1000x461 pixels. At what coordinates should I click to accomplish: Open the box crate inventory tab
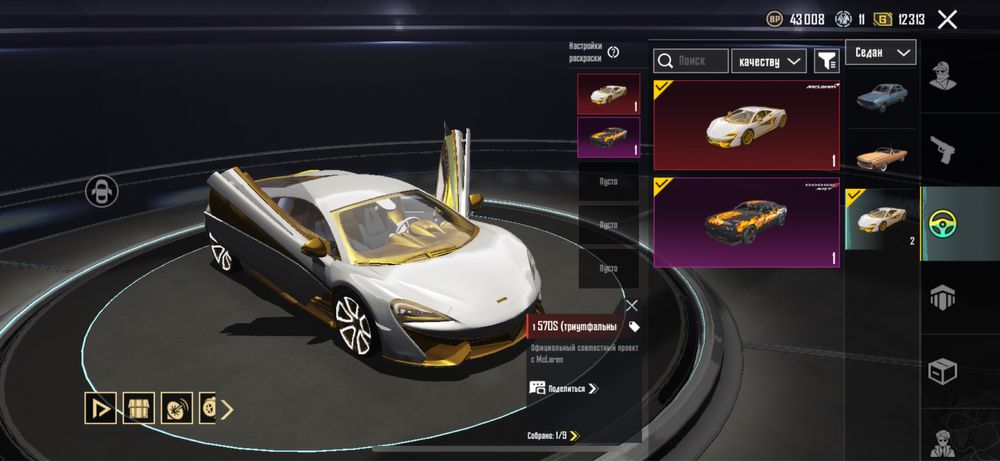[x=942, y=372]
